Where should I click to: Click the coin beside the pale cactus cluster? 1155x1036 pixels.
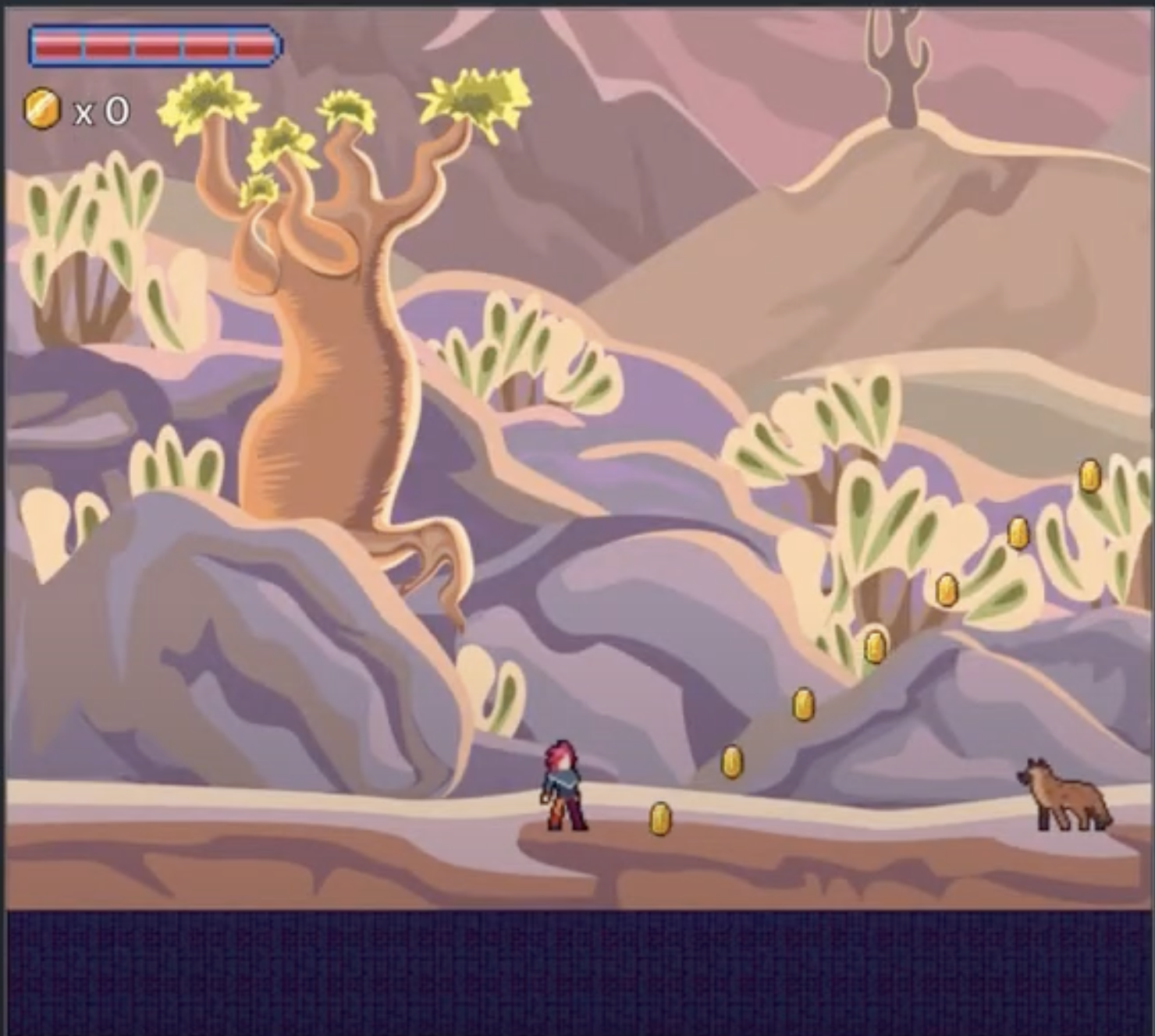point(947,591)
